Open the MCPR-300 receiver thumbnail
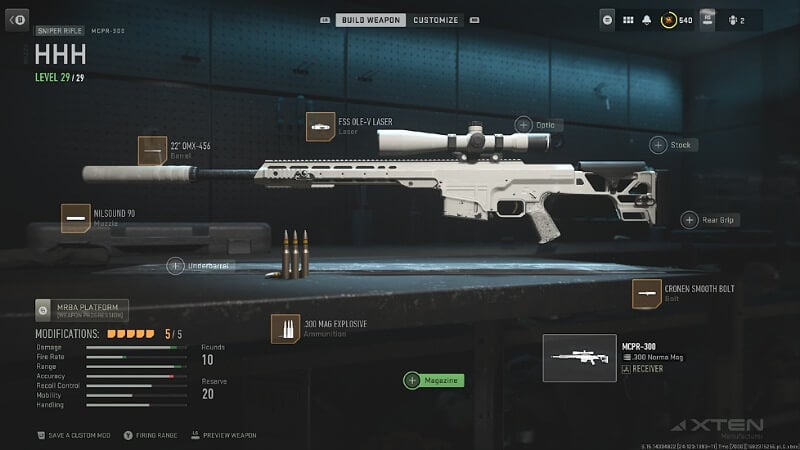The height and width of the screenshot is (450, 800). coord(579,357)
